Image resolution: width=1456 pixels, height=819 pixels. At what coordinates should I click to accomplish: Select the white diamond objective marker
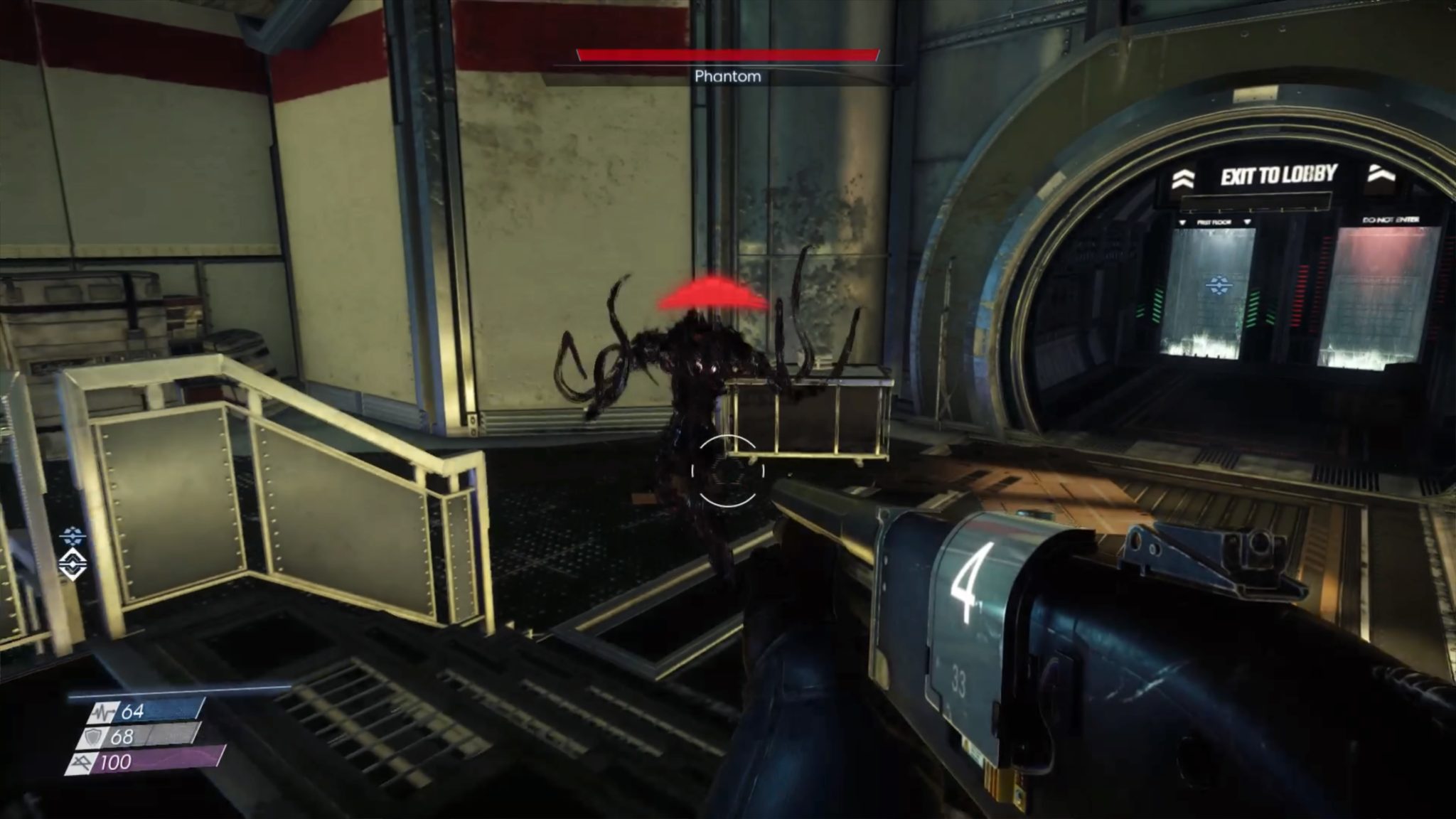point(73,564)
